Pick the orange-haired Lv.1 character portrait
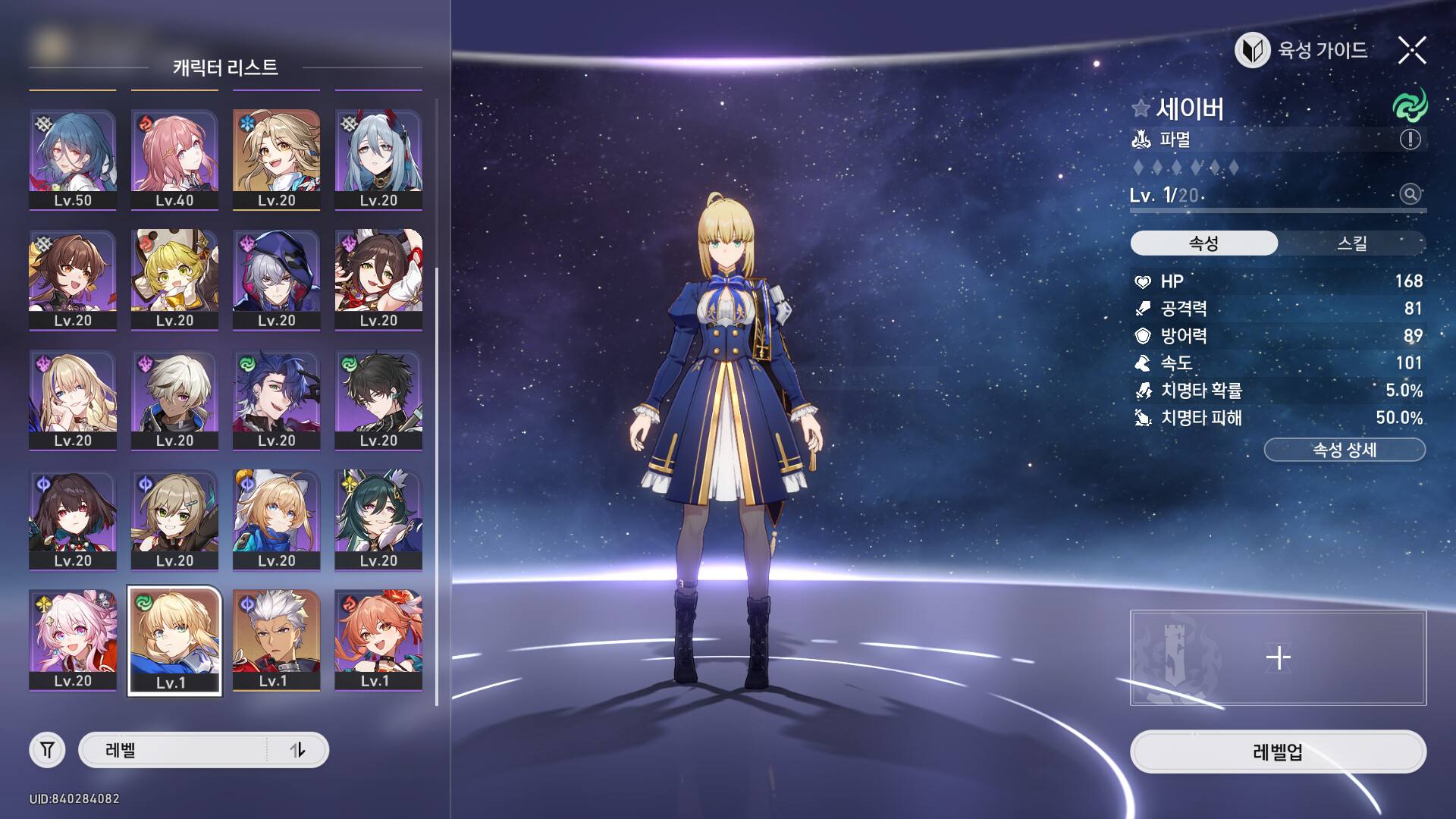 [x=378, y=640]
